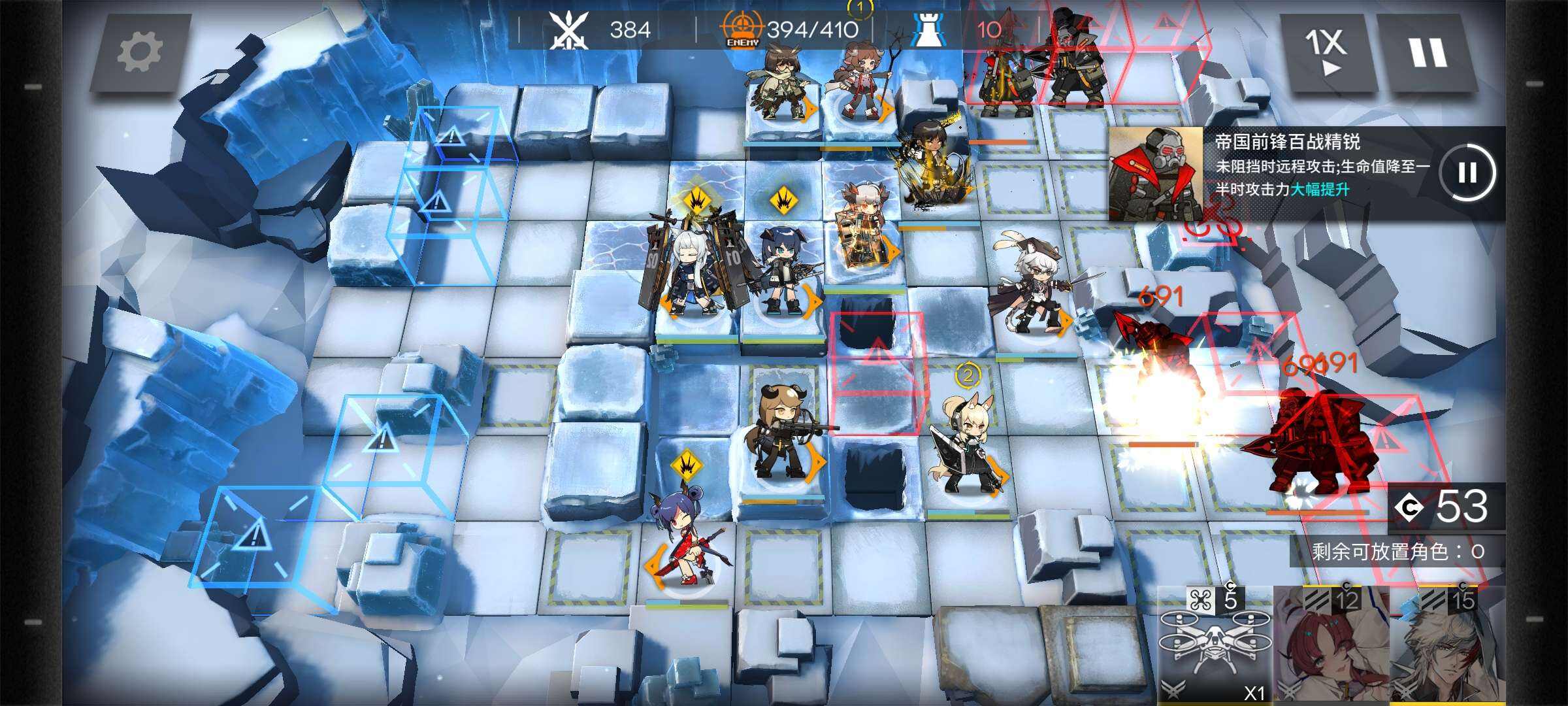Pause the battle with the top-right pause button
Screen dimensions: 1568x706
click(x=1428, y=51)
